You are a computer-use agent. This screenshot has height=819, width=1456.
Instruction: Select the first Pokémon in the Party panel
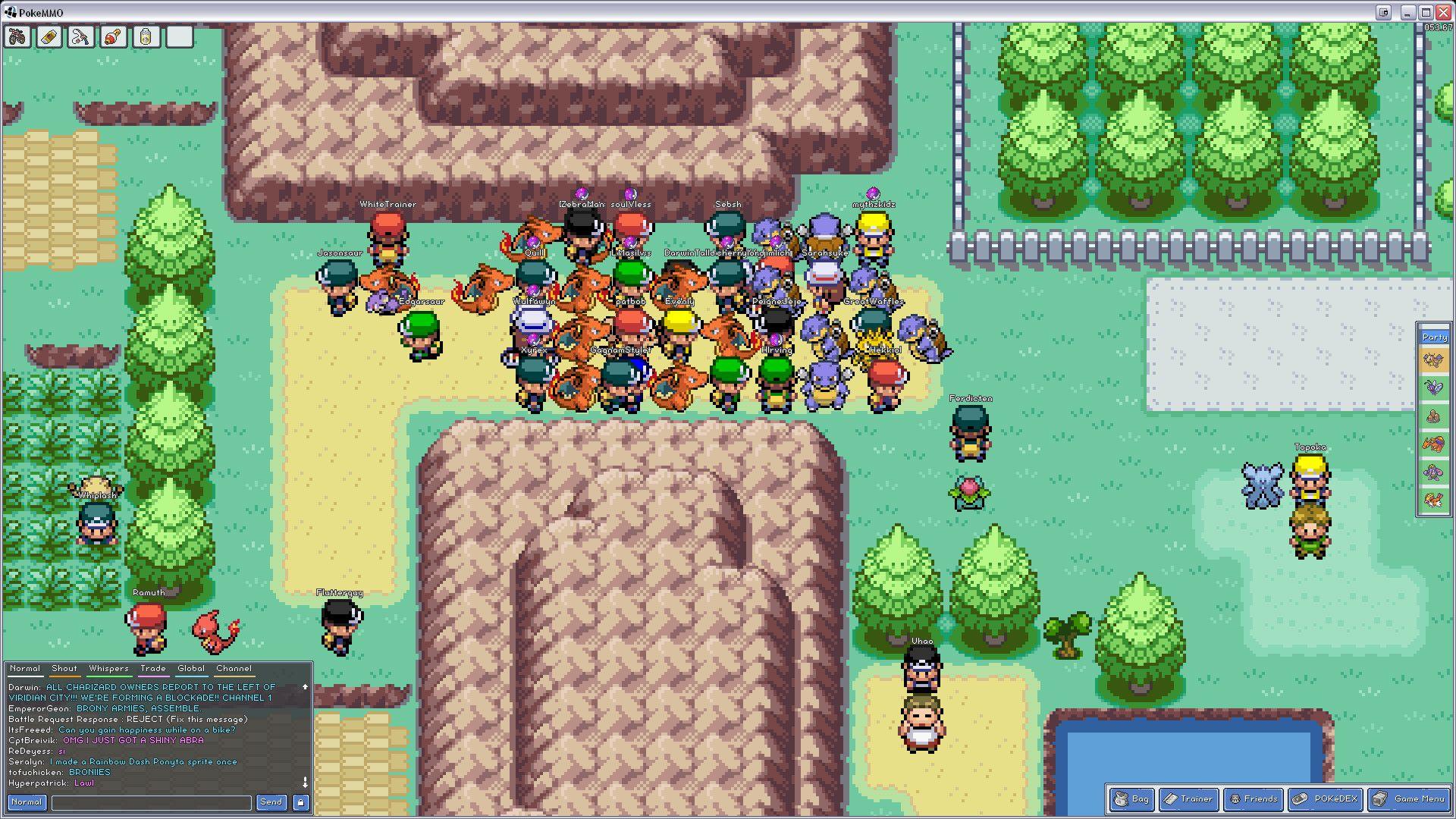[x=1434, y=359]
